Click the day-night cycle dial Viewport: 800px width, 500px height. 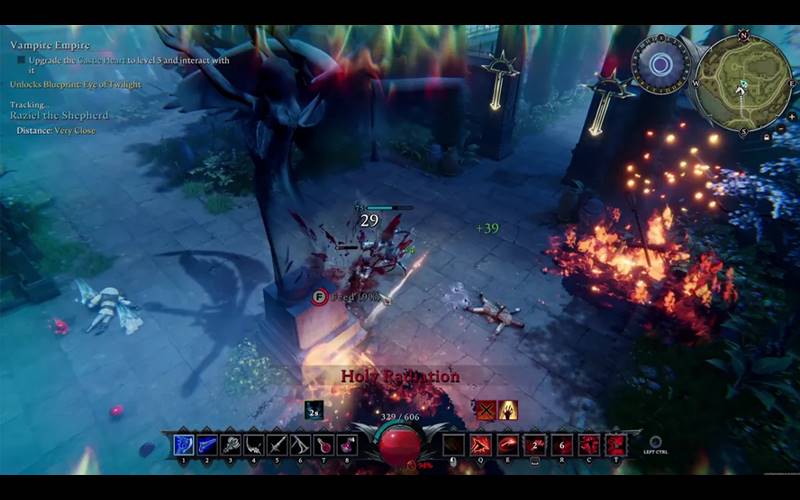(x=659, y=65)
